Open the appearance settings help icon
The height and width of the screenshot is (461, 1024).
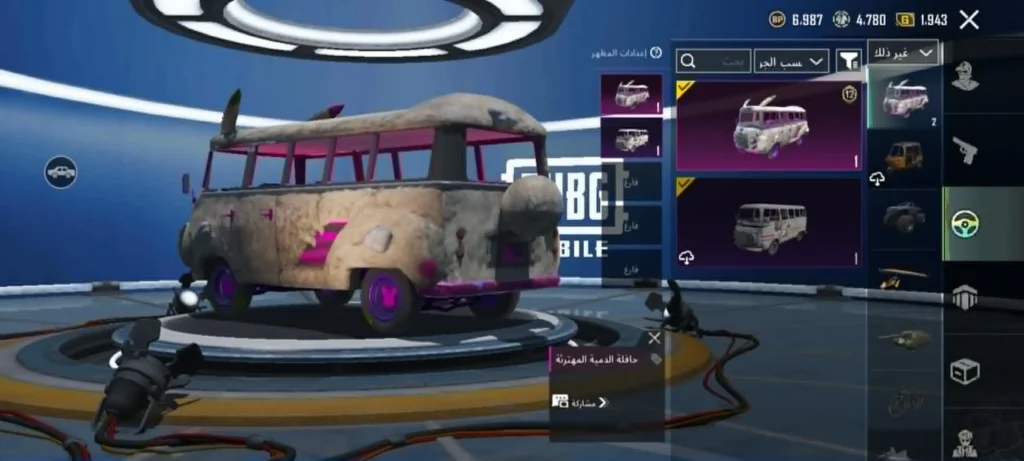click(656, 53)
